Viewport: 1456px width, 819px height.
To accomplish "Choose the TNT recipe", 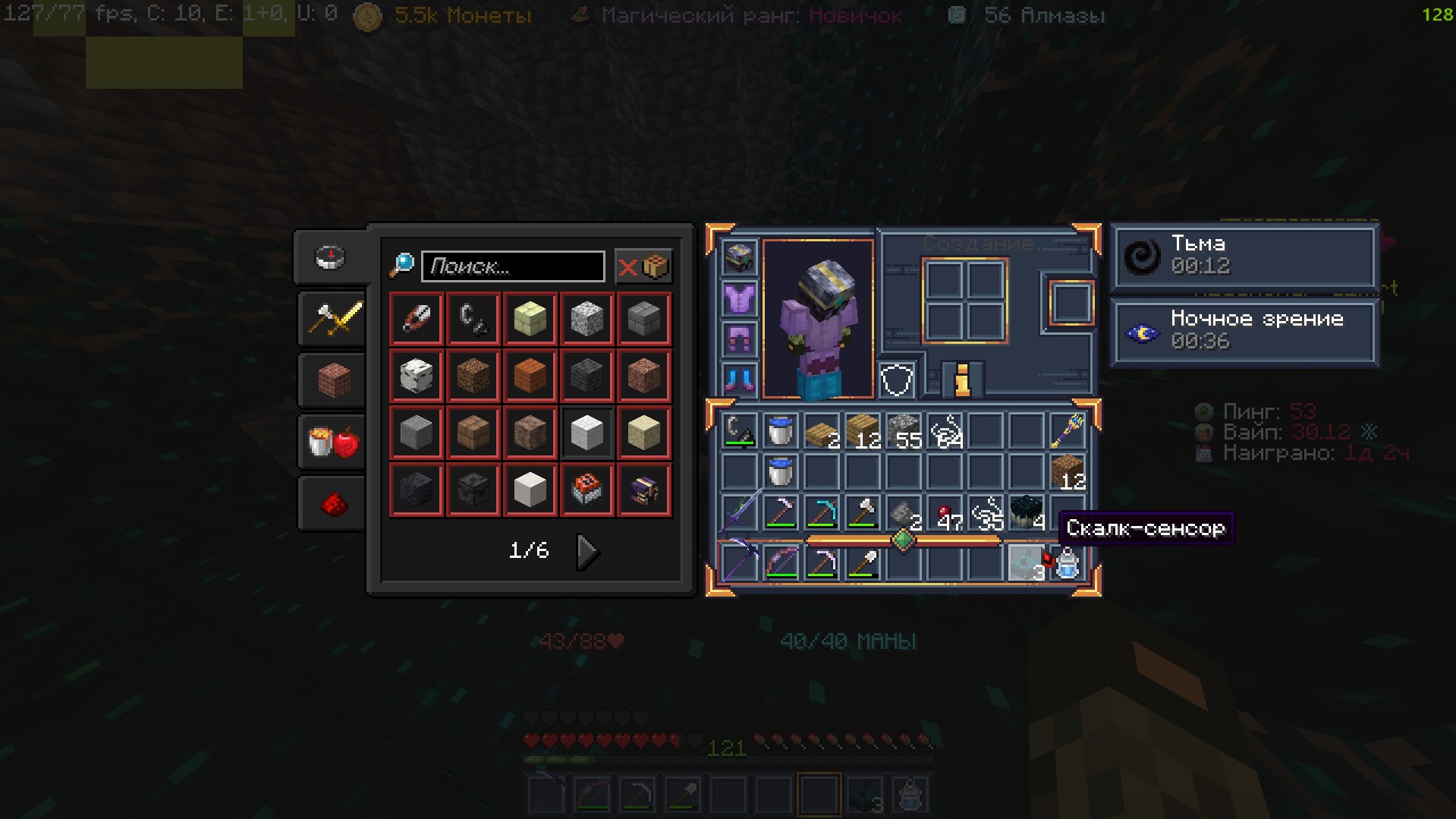I will 586,490.
